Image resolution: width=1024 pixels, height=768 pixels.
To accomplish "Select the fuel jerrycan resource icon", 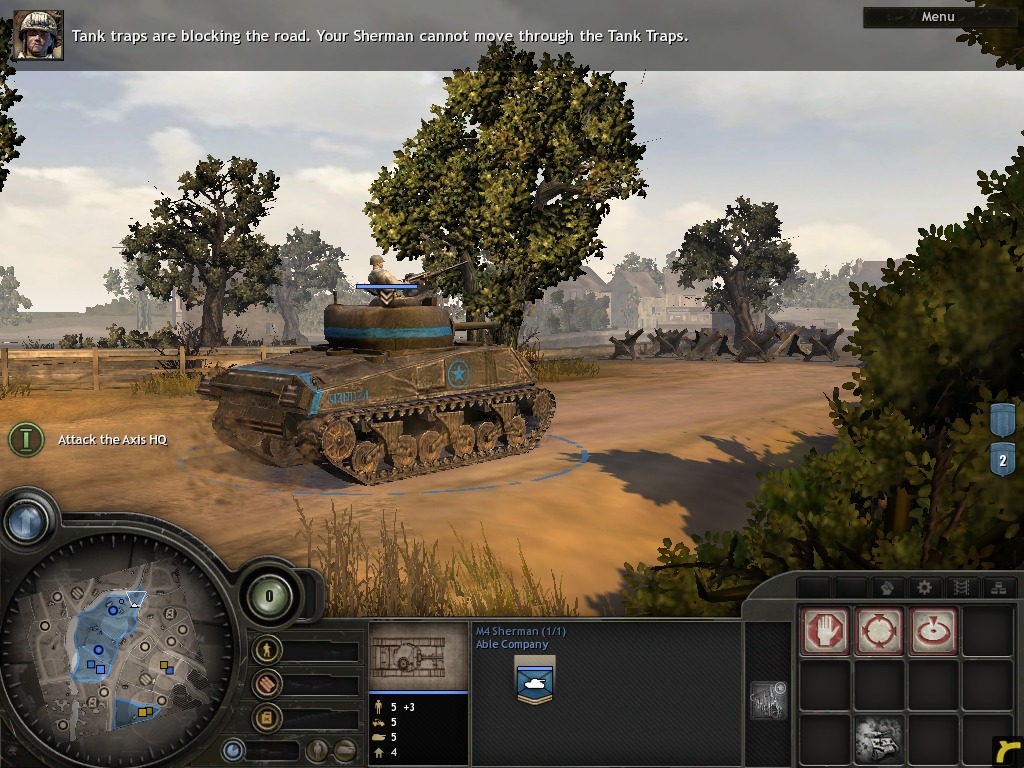I will (266, 718).
